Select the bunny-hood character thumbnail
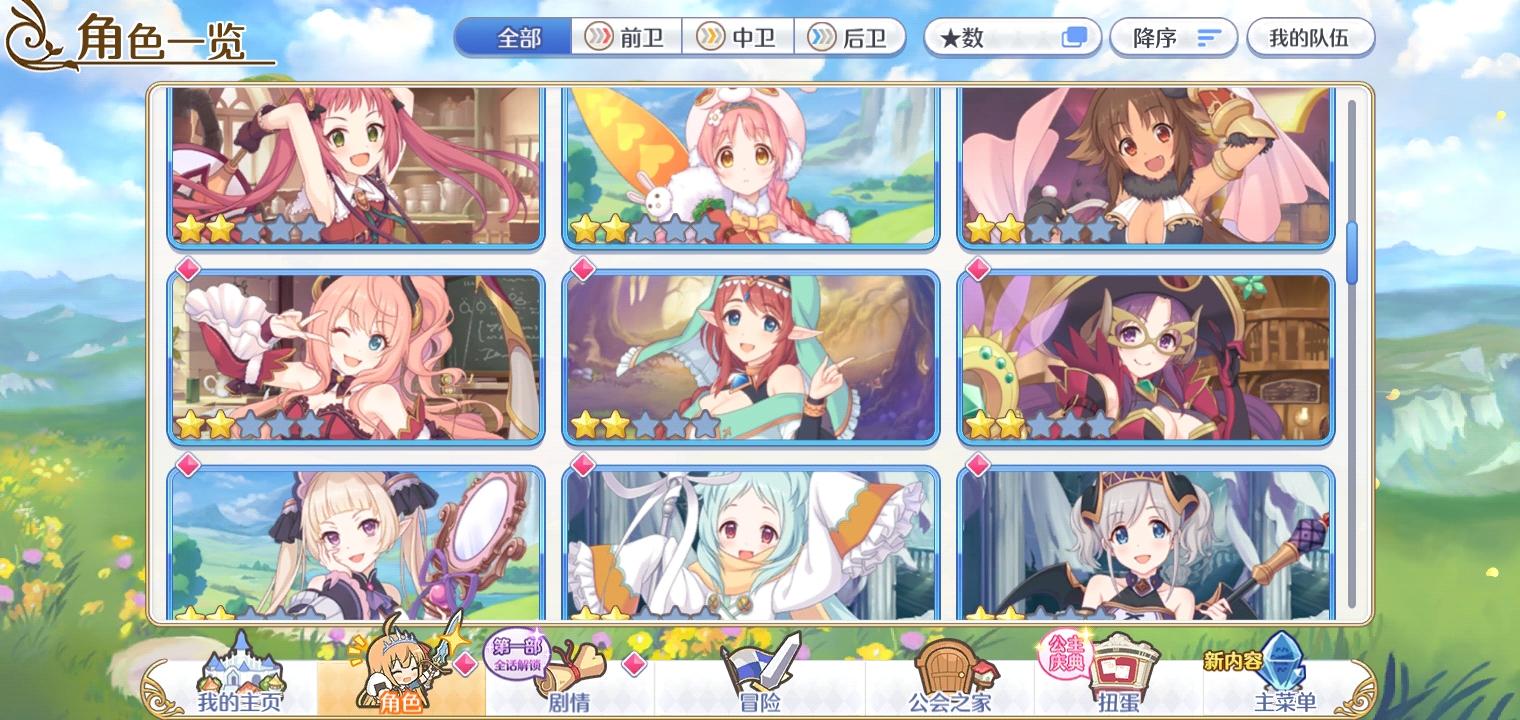The width and height of the screenshot is (1520, 720). pos(752,165)
